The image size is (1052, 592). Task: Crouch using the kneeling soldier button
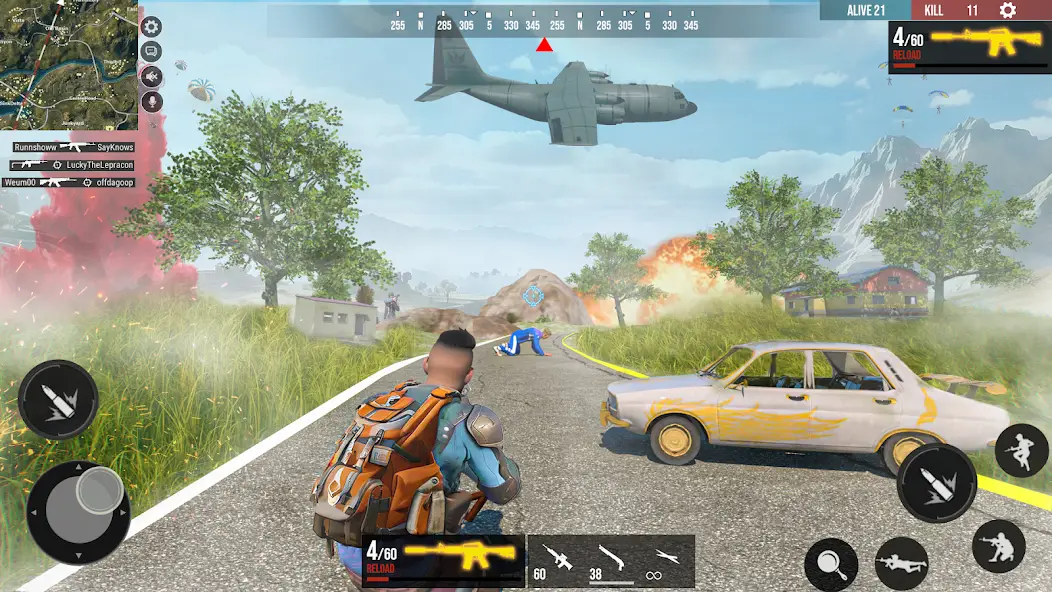point(998,545)
